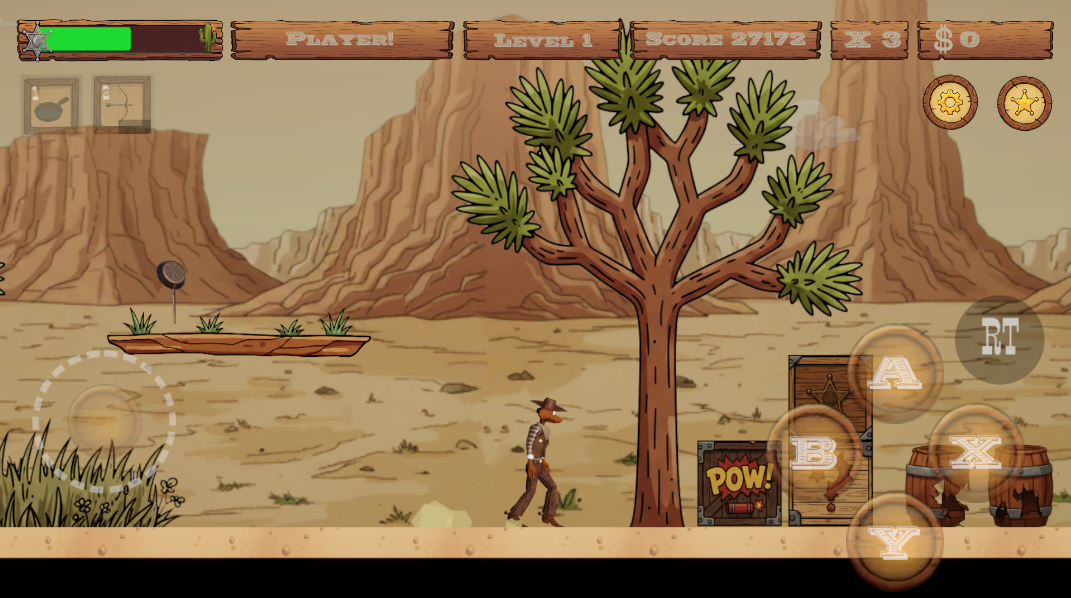Tap the on-screen X action button

(976, 452)
